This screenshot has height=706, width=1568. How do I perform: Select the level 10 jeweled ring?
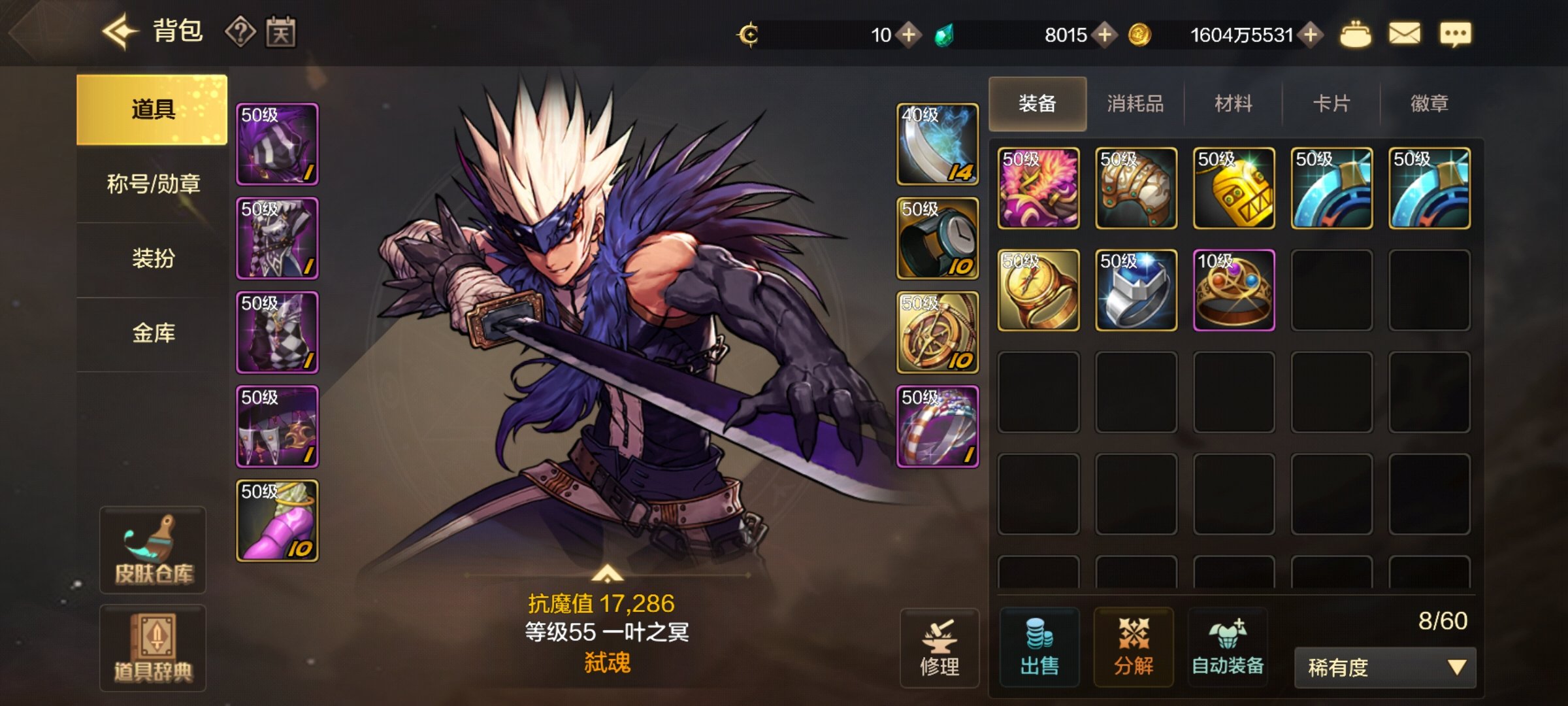[x=1233, y=290]
